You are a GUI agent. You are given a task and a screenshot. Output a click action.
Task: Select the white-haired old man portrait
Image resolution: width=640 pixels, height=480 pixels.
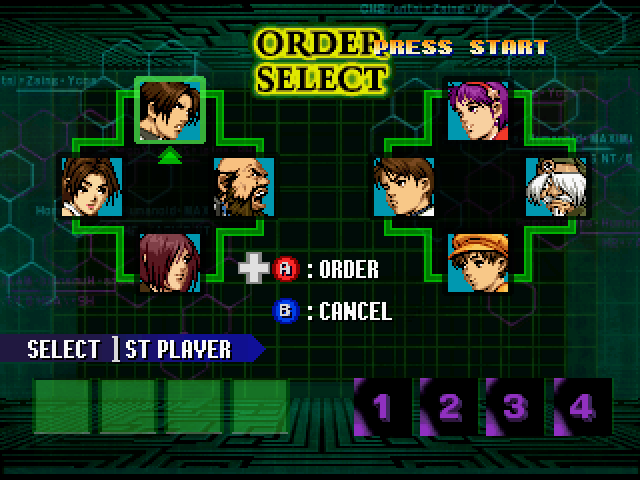point(555,186)
